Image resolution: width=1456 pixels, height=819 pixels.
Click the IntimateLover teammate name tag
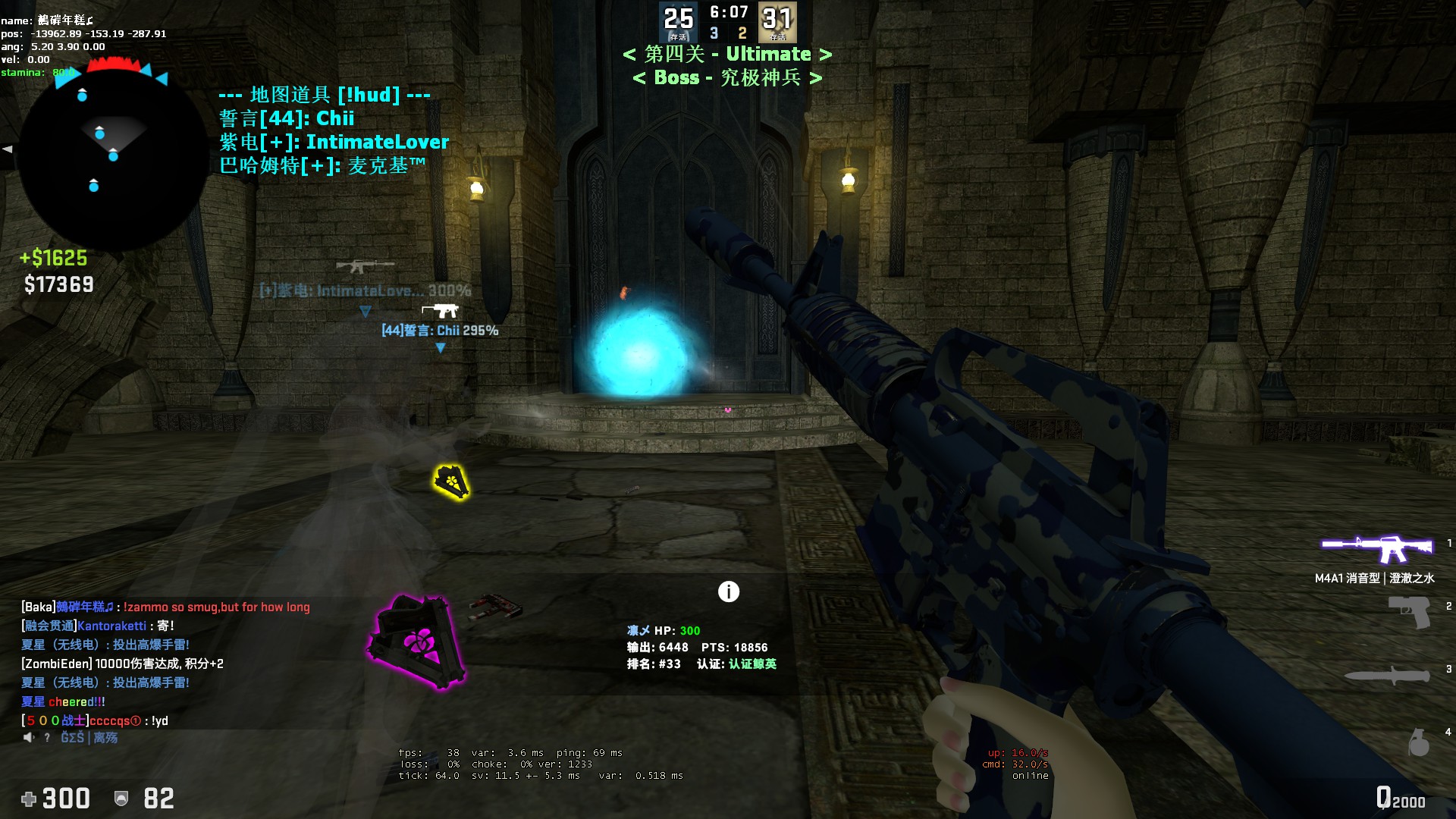pos(365,290)
